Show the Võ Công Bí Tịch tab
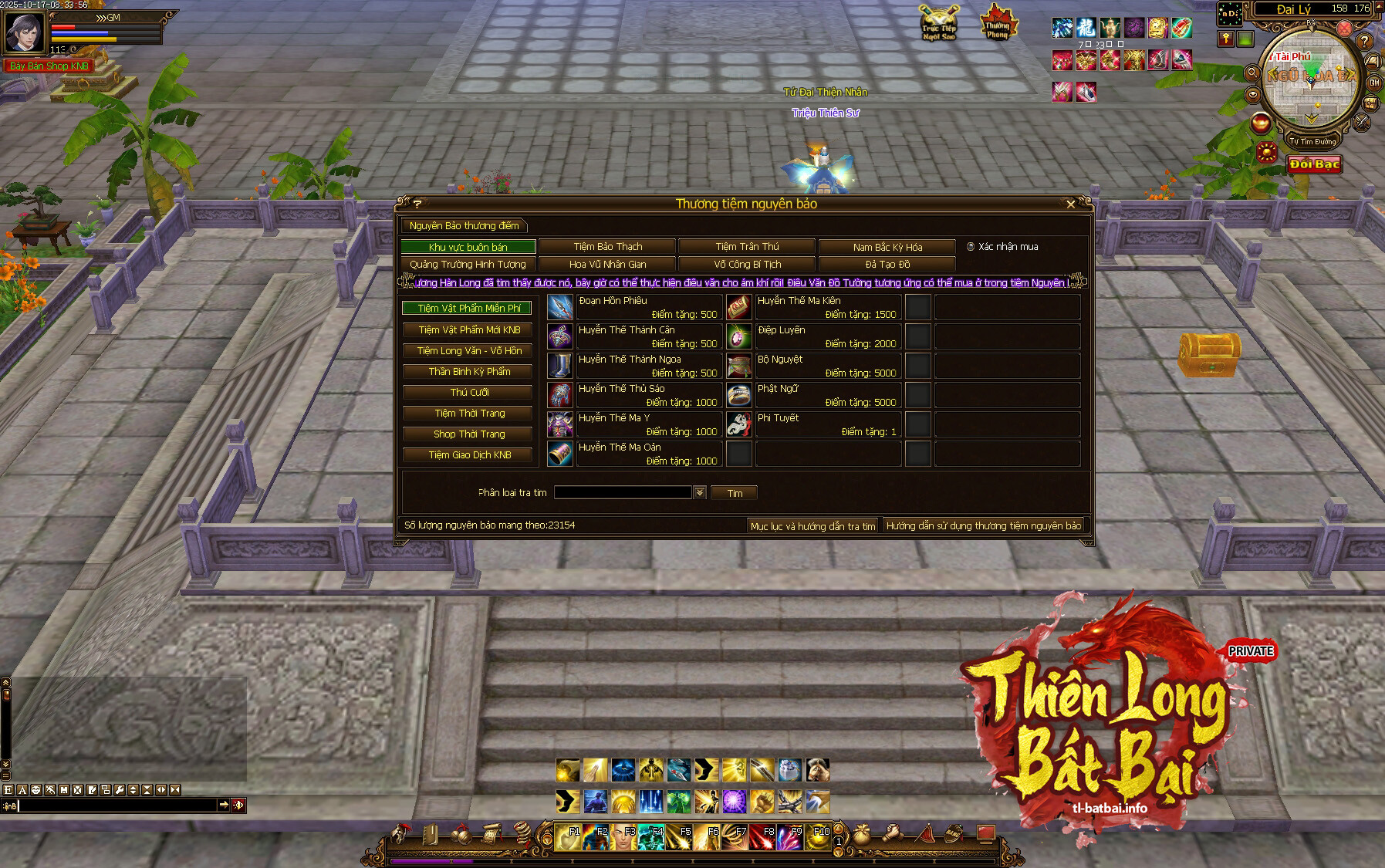The image size is (1385, 868). pos(747,265)
